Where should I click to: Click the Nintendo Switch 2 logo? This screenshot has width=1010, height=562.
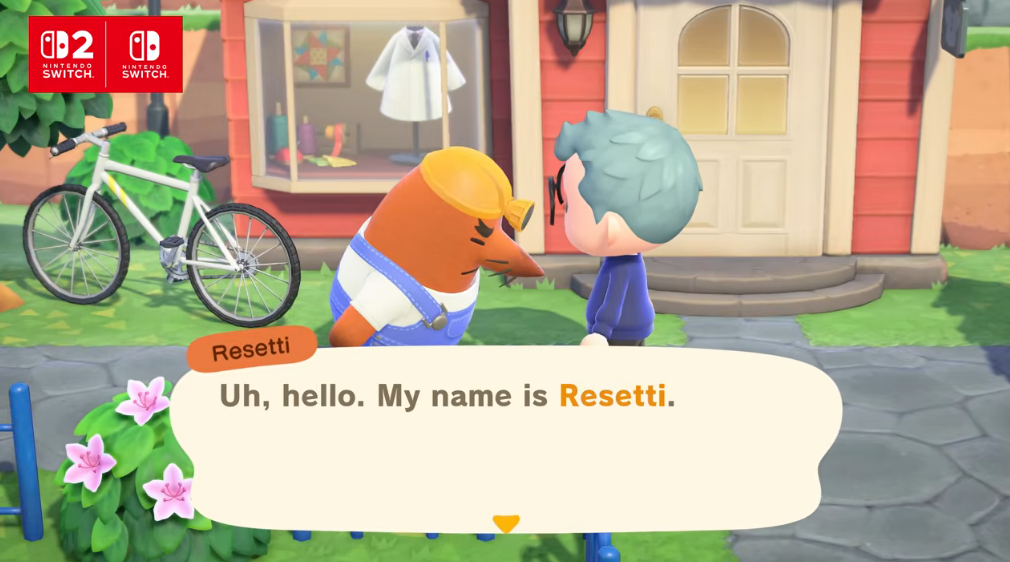pos(67,54)
